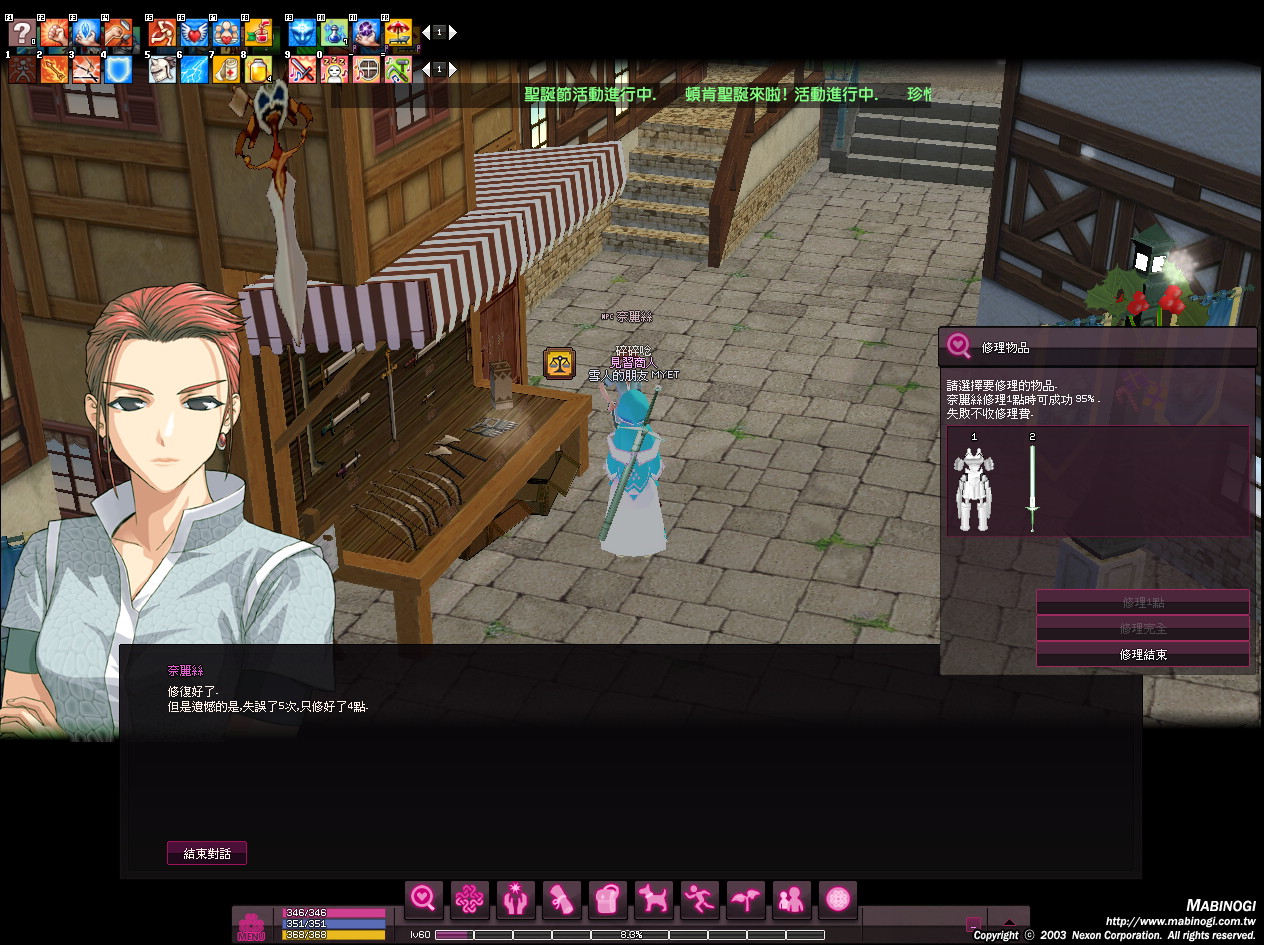The width and height of the screenshot is (1264, 945).
Task: Click the running figure action icon
Action: [699, 899]
